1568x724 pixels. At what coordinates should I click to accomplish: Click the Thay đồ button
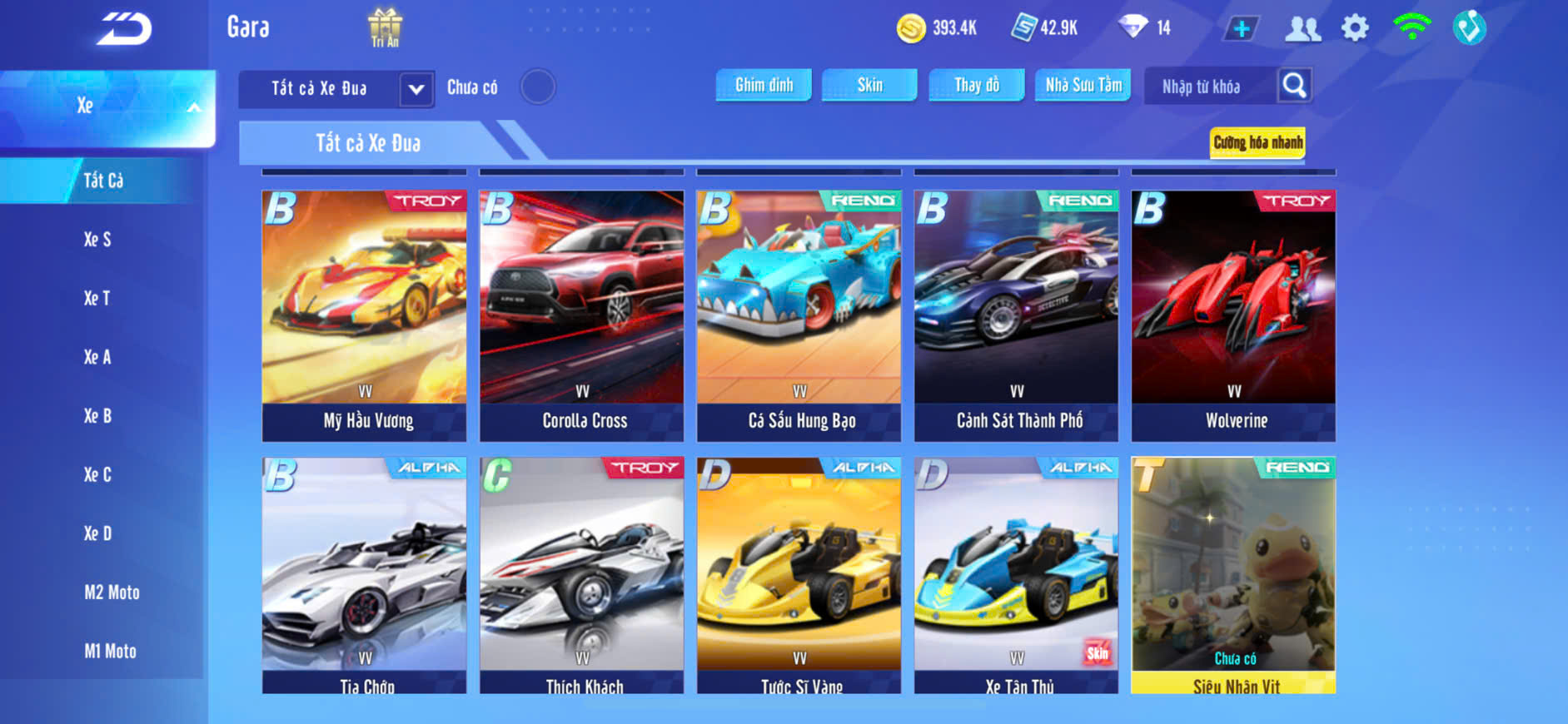tap(977, 85)
